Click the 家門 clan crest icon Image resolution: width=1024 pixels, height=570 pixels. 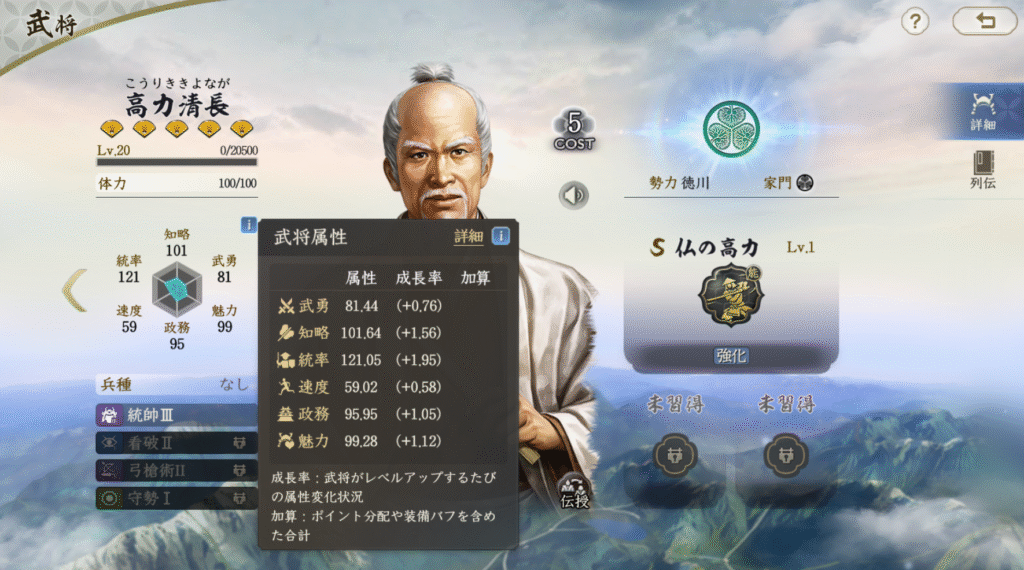point(805,183)
